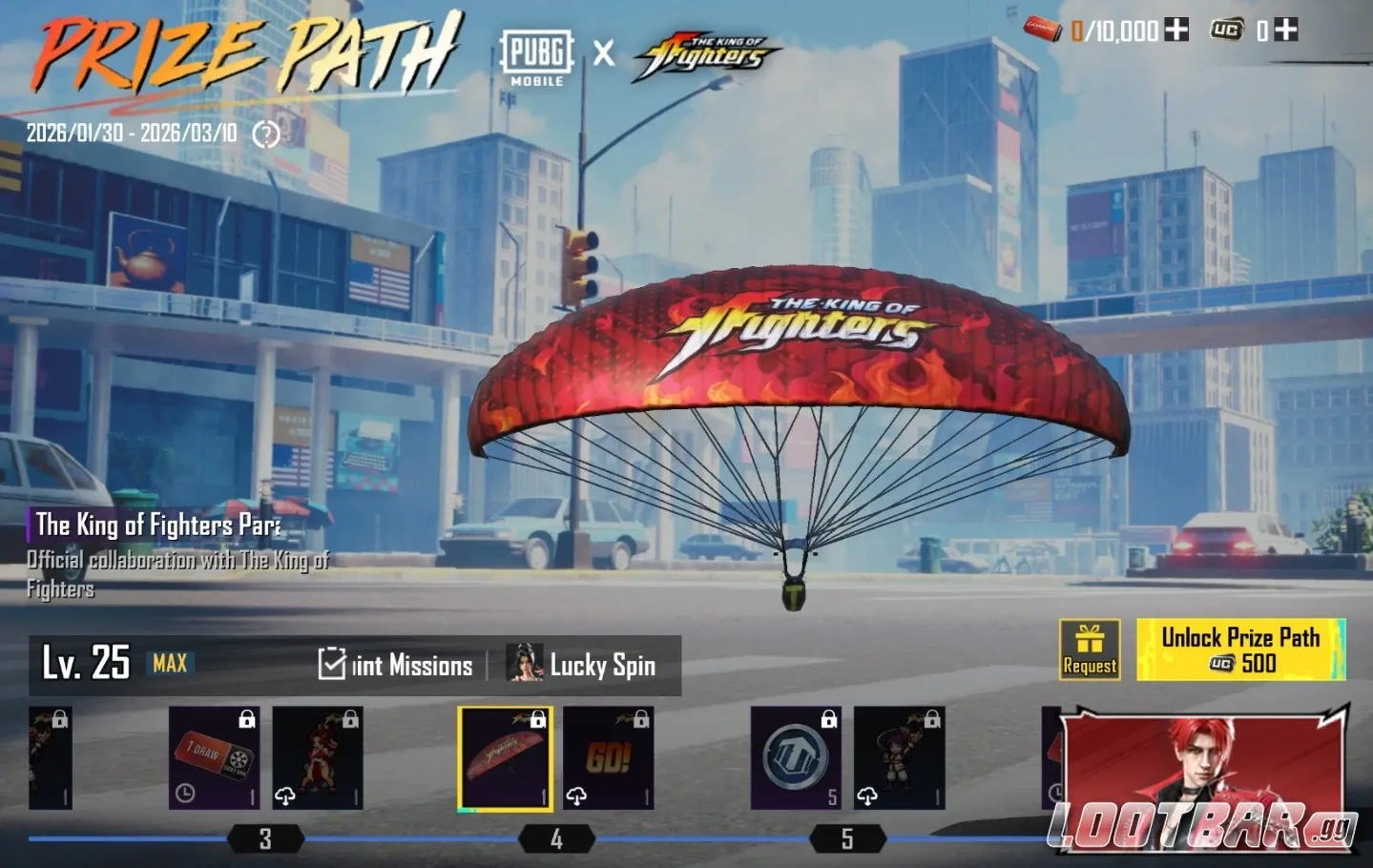Click Unlock Prize Path for 500 UC
Viewport: 1373px width, 868px height.
[x=1238, y=651]
